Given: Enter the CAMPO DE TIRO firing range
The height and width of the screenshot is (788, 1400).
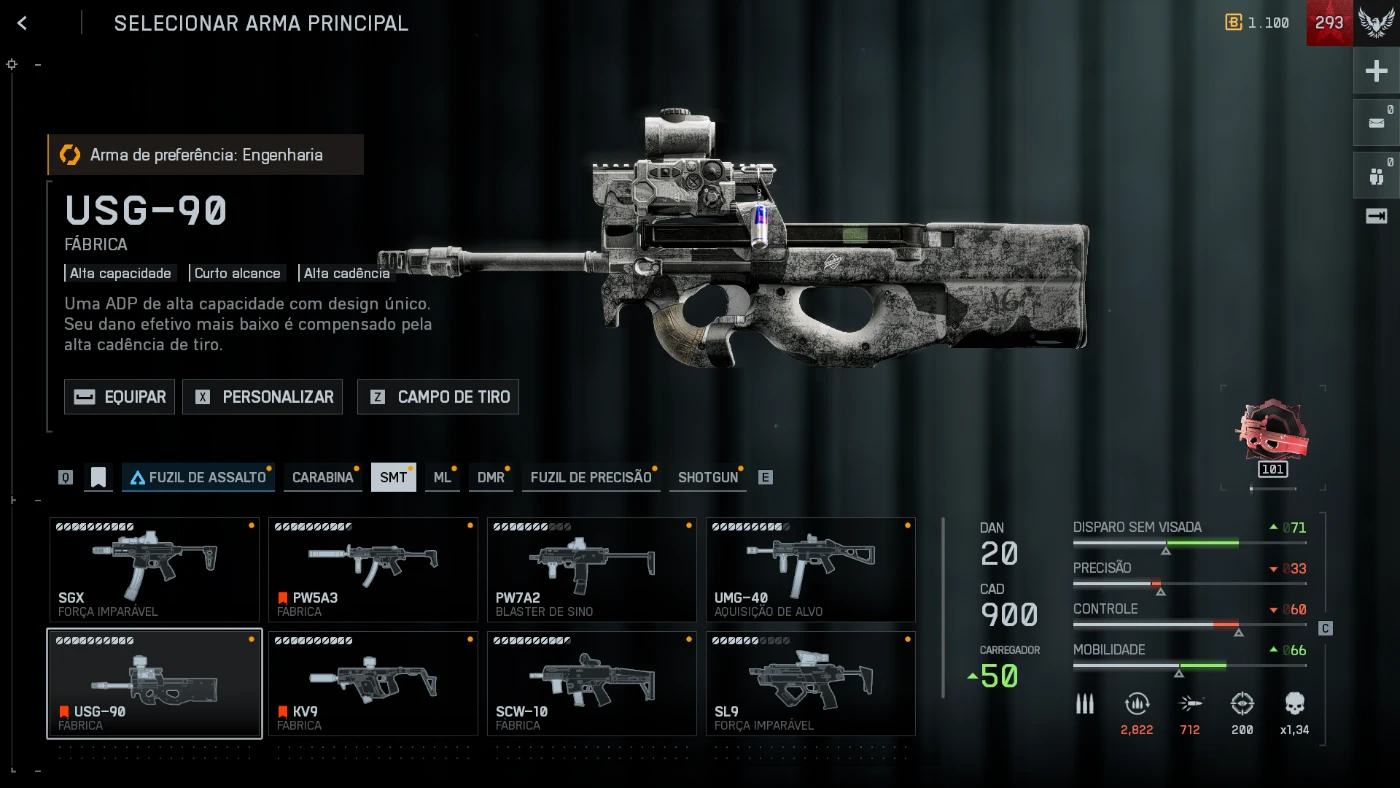Looking at the screenshot, I should click(438, 397).
